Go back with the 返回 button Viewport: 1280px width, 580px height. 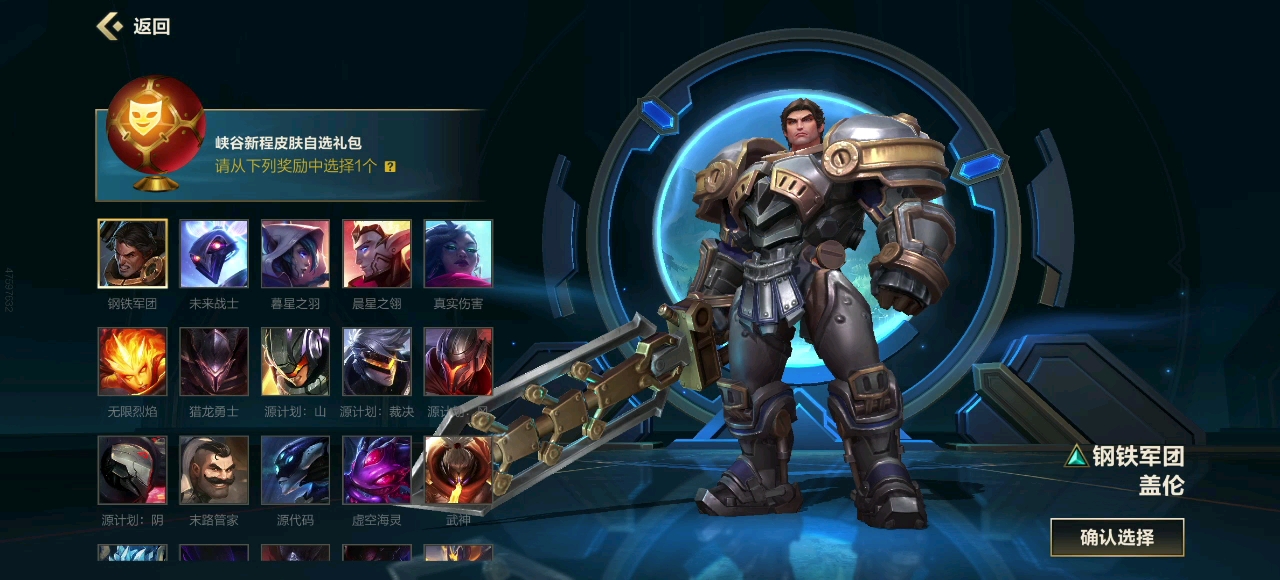click(135, 26)
